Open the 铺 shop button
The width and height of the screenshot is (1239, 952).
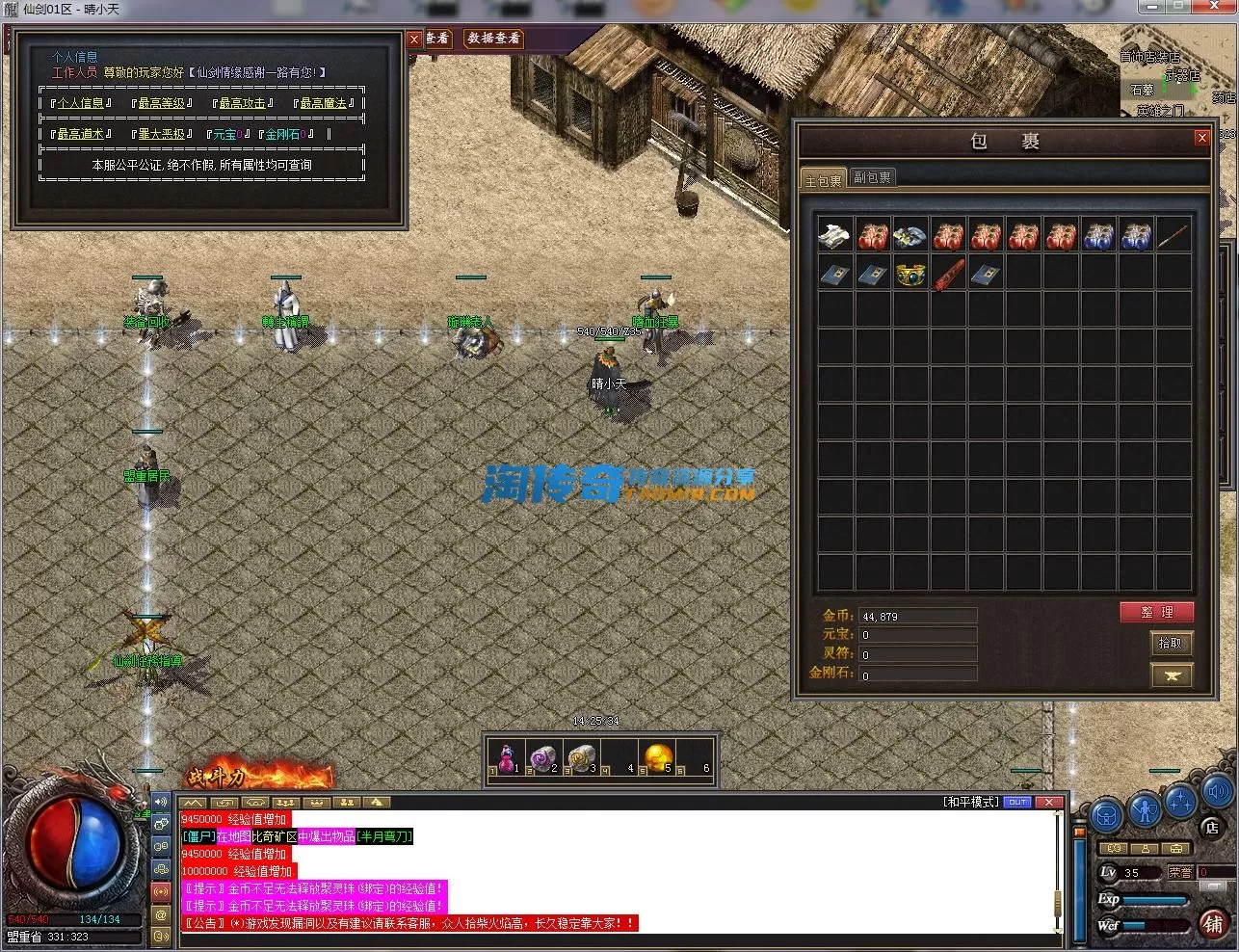click(x=1212, y=923)
